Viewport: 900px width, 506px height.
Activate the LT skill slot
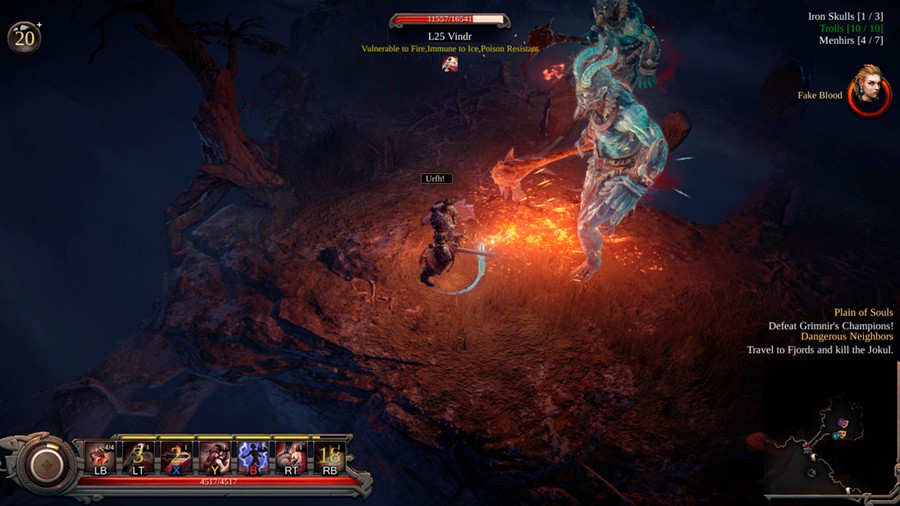pyautogui.click(x=138, y=458)
